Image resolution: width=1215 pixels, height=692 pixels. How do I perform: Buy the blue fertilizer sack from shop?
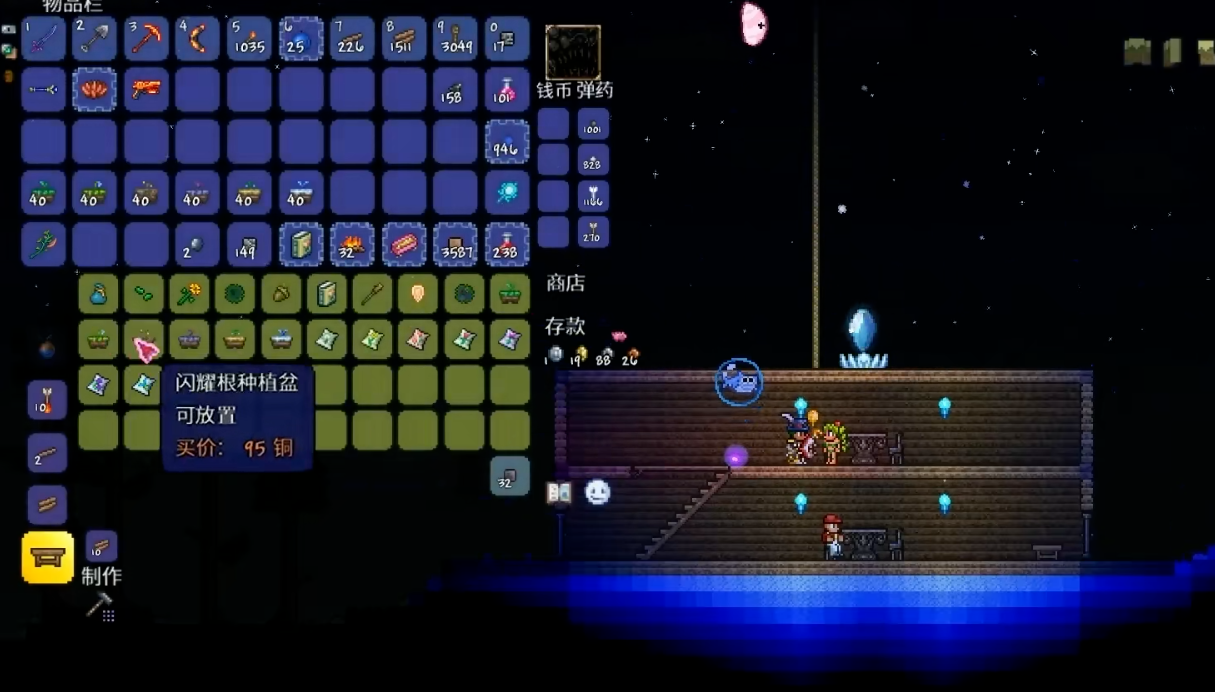click(98, 295)
